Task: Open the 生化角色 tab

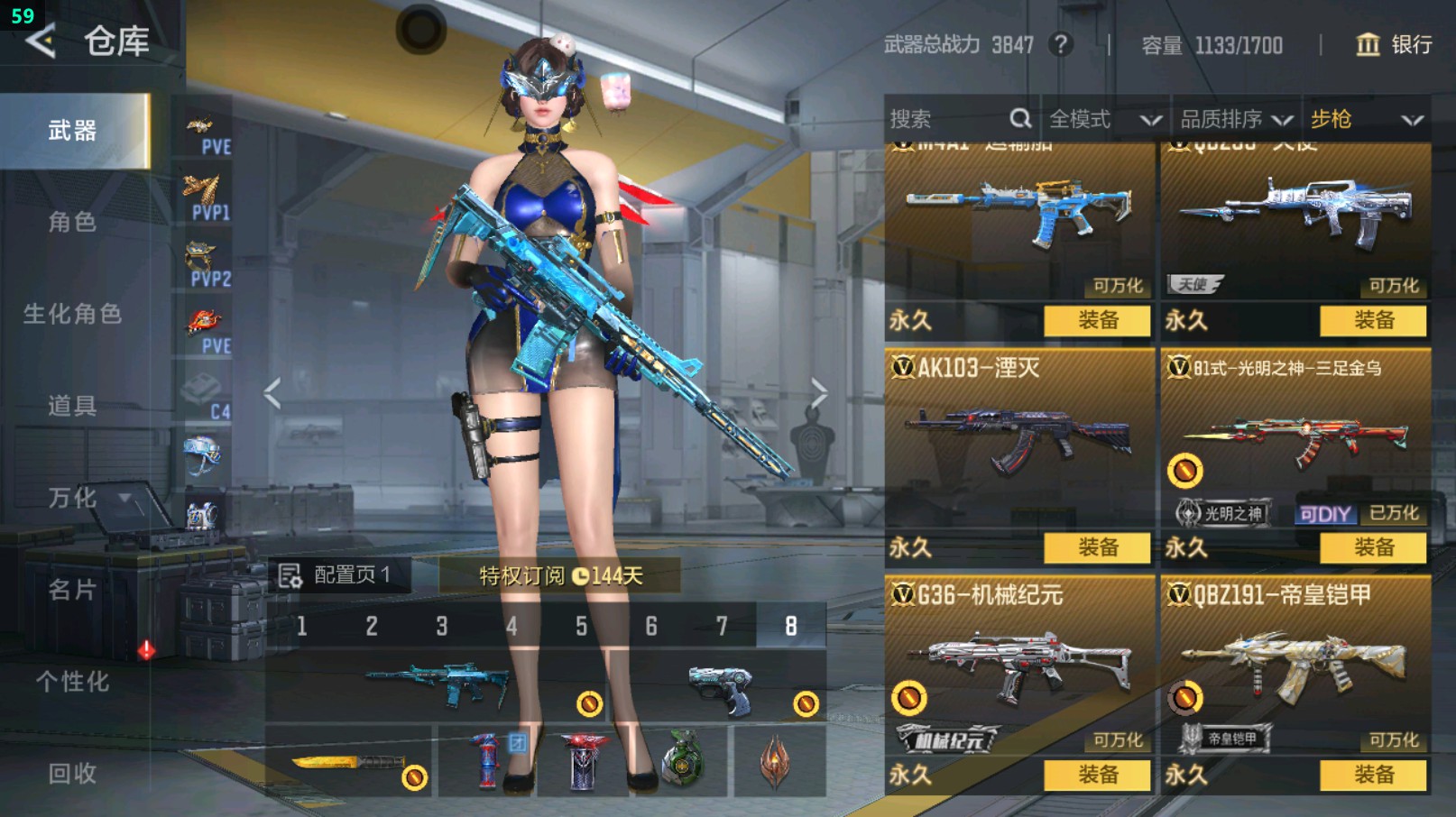Action: [72, 314]
